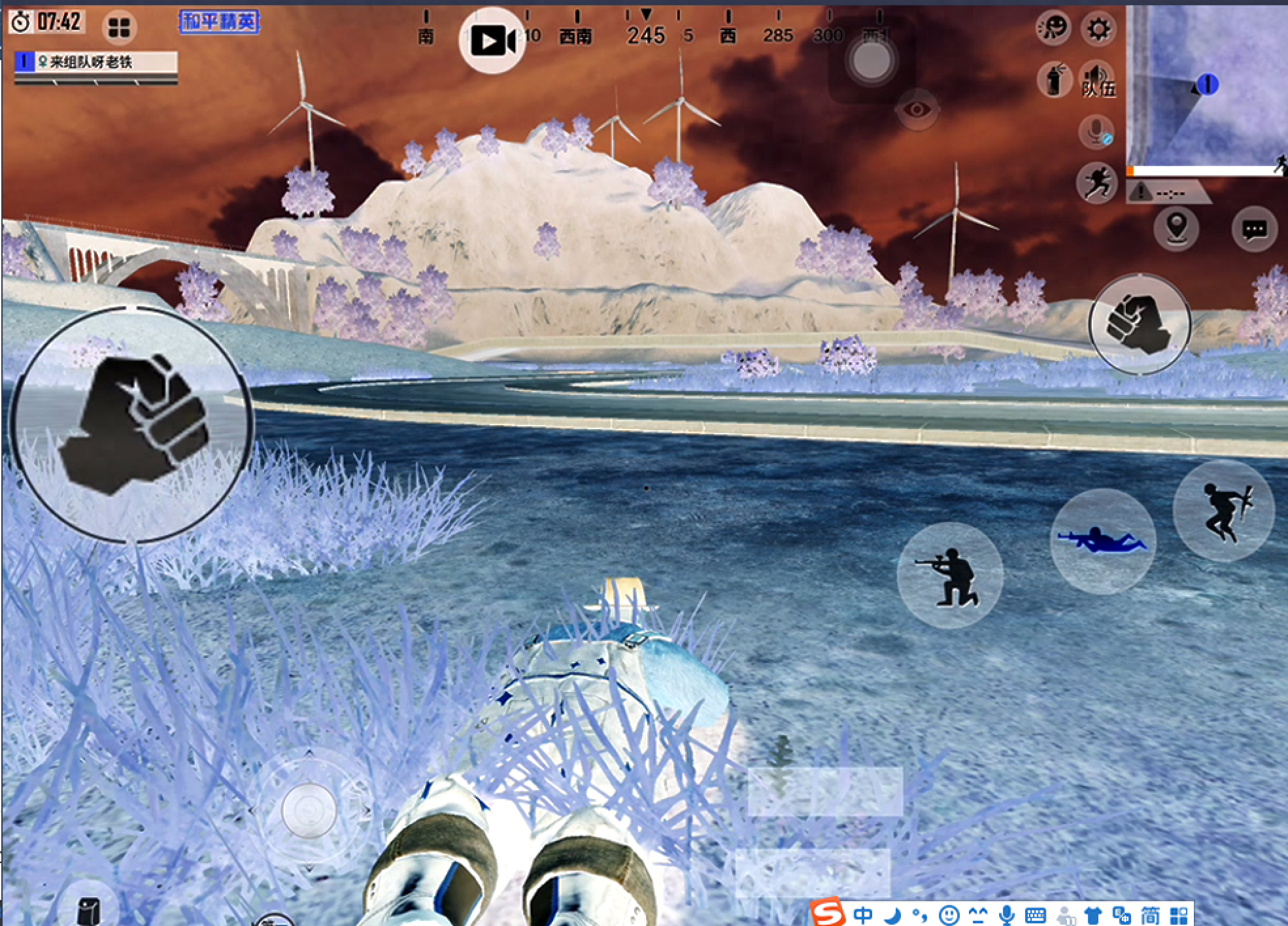
Task: Punch with the right-side fist button
Action: [x=1140, y=323]
